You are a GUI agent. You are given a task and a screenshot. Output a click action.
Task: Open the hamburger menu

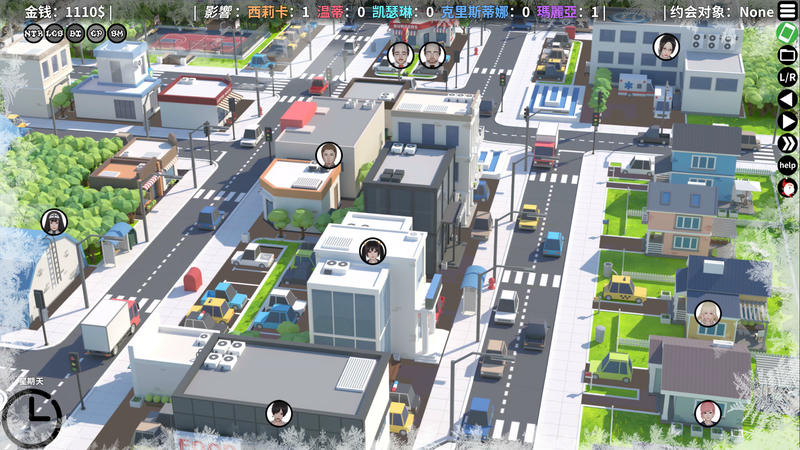[788, 11]
